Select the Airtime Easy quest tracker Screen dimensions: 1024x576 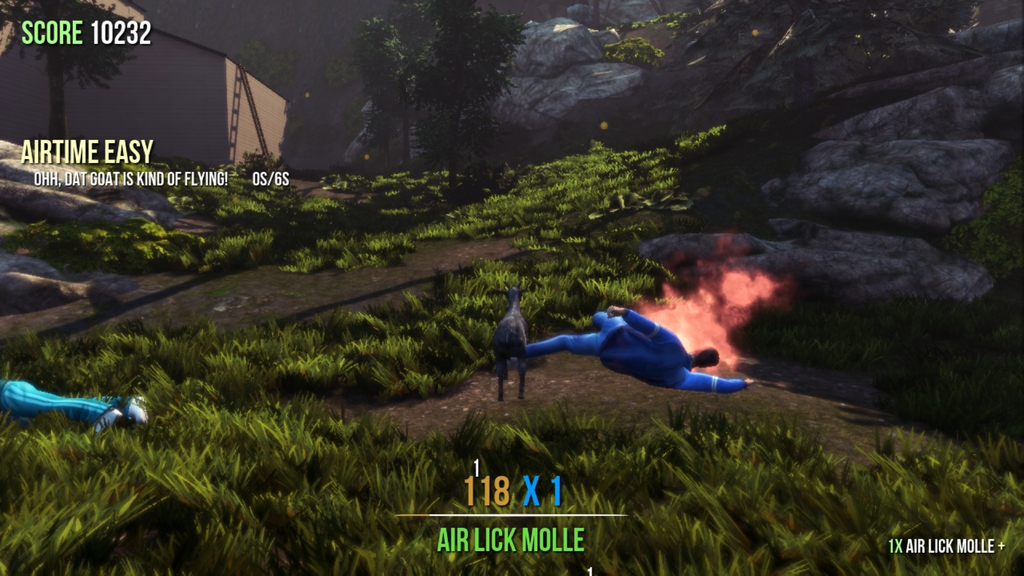pos(88,153)
